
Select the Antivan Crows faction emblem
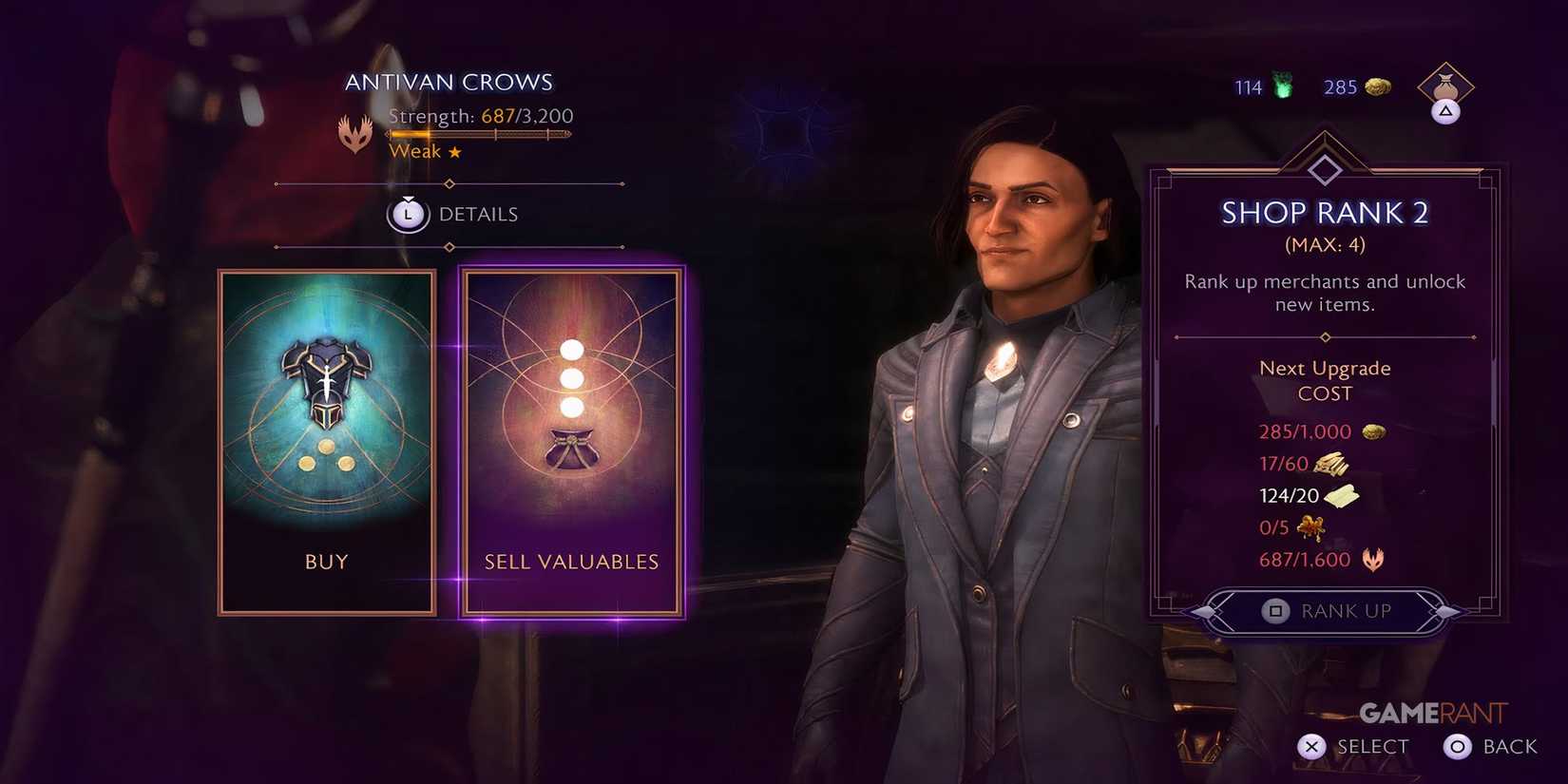pyautogui.click(x=355, y=134)
